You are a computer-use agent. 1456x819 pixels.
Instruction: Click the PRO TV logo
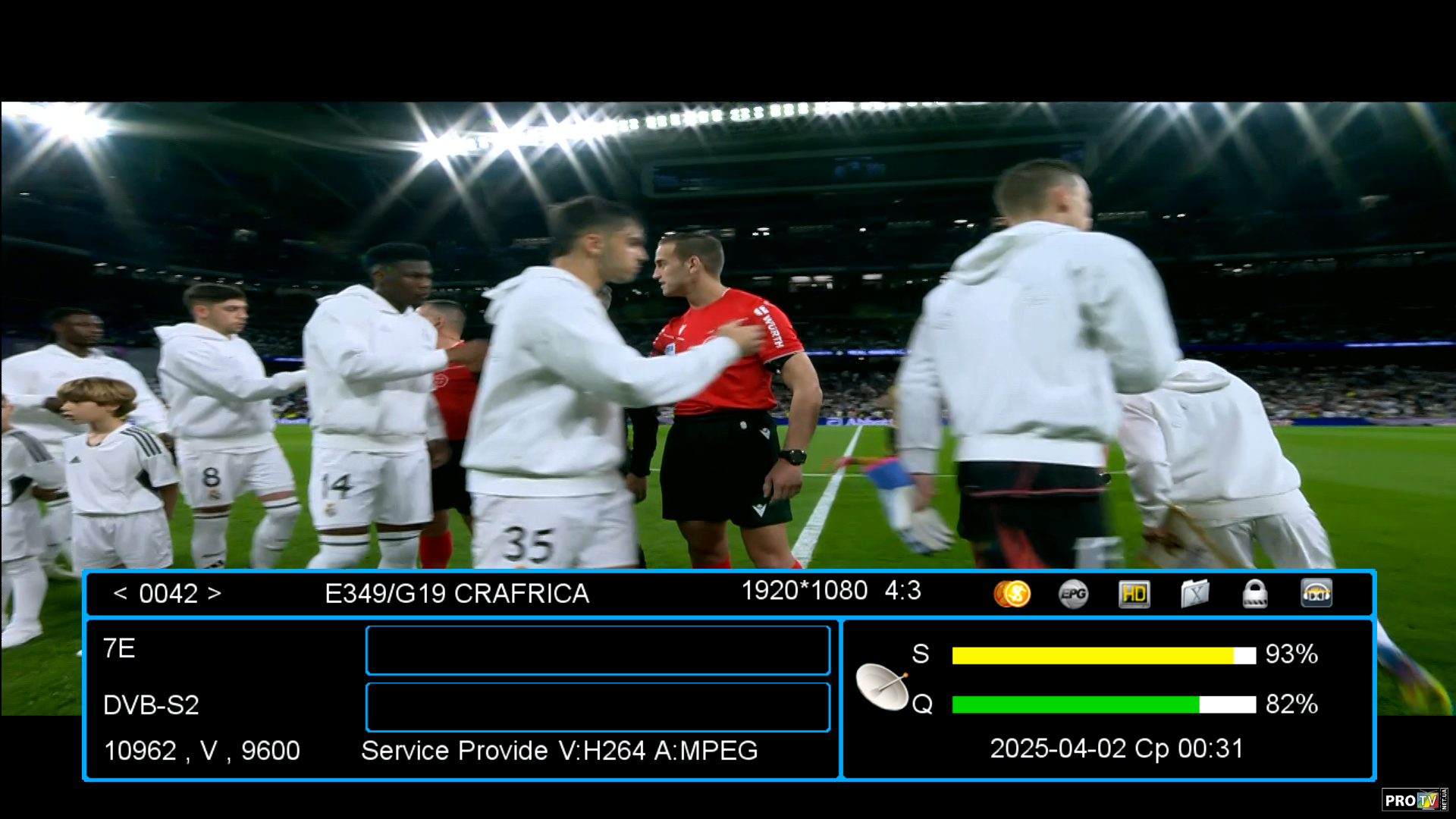point(1412,800)
